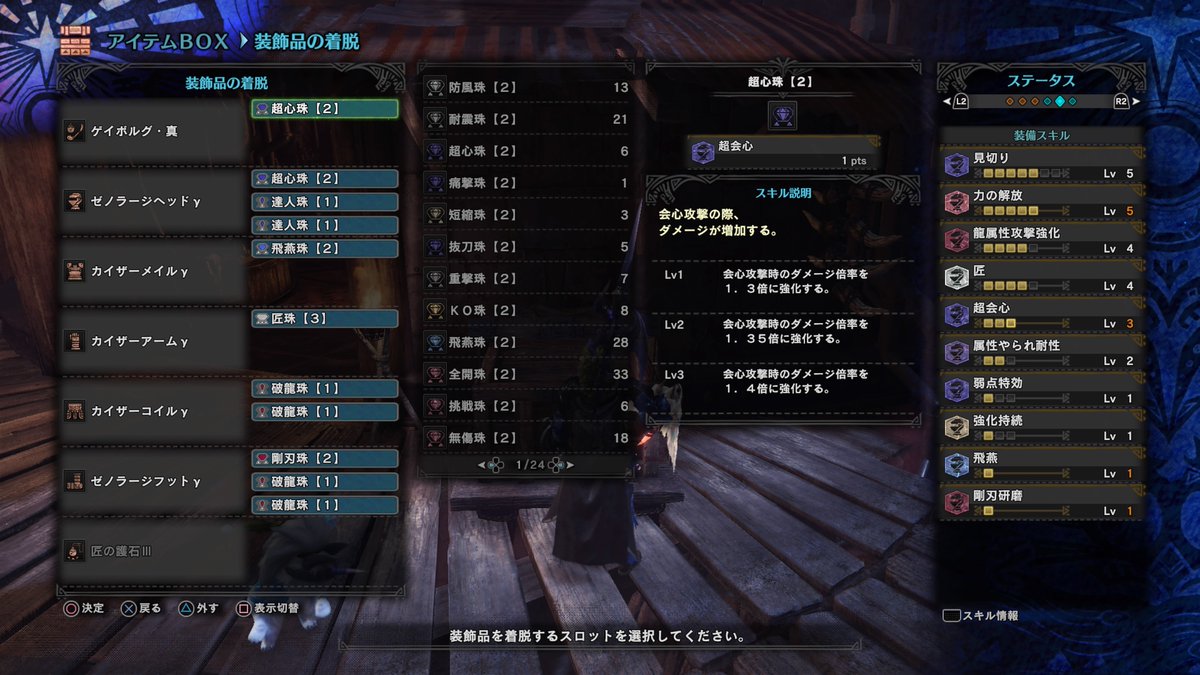
Task: Click the 匠珠【3】 decoration slot
Action: tap(324, 319)
